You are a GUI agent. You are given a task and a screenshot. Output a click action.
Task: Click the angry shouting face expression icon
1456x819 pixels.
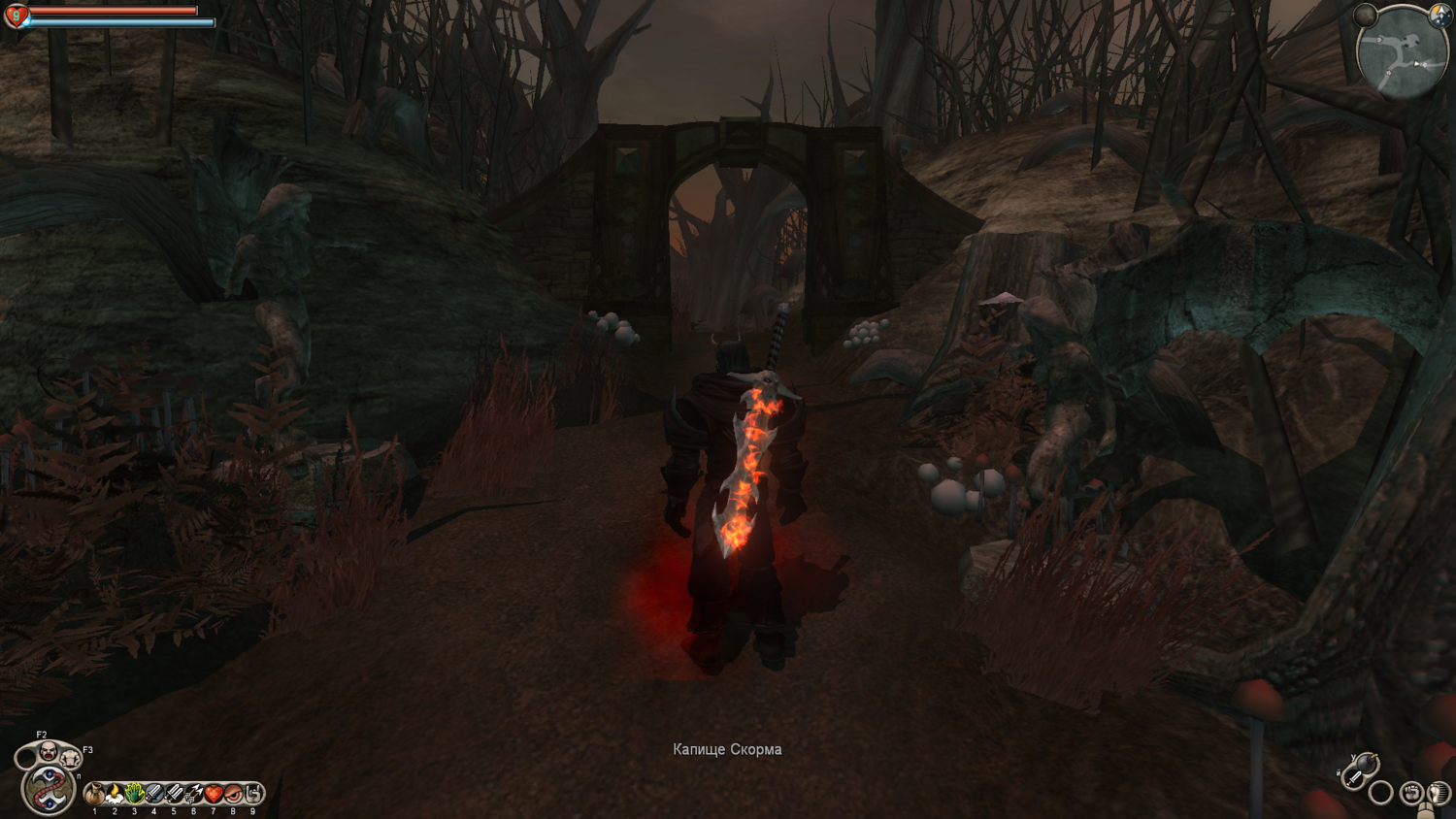[47, 750]
